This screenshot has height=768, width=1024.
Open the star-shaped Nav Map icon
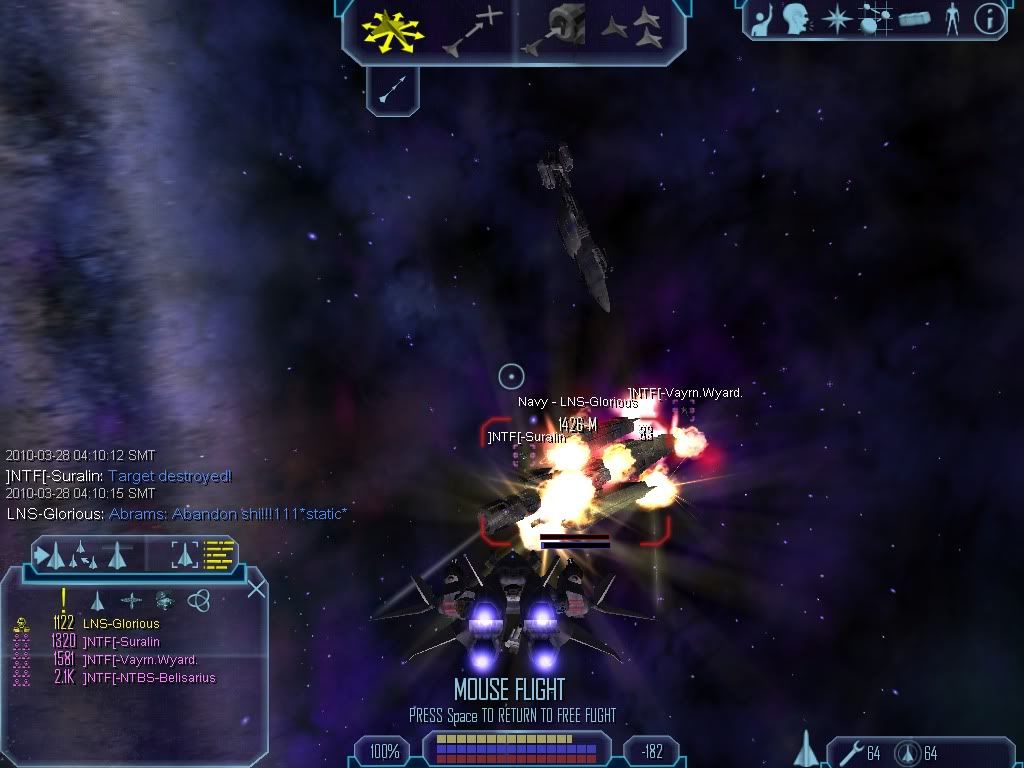[836, 19]
